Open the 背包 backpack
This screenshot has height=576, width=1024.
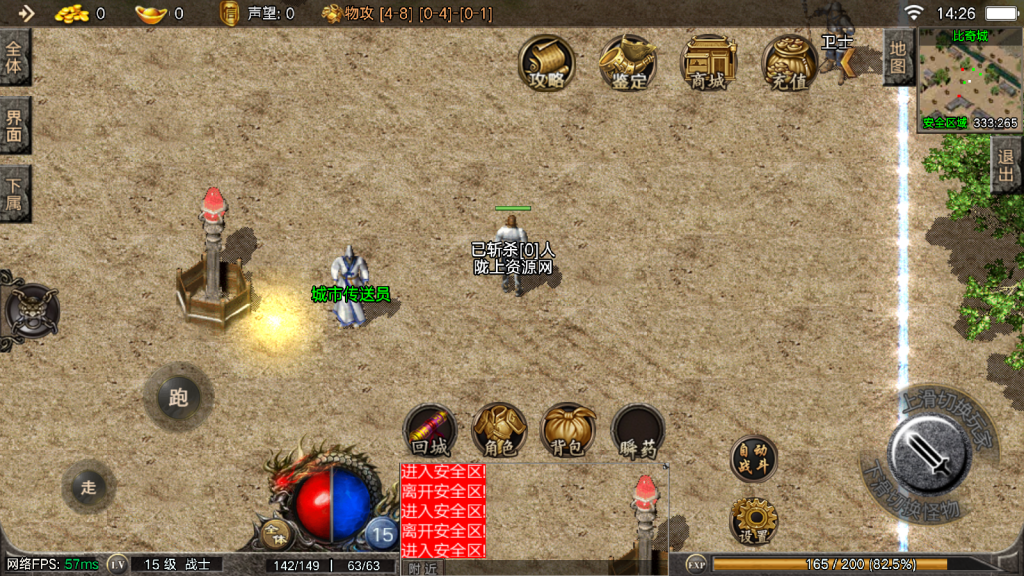tap(568, 431)
